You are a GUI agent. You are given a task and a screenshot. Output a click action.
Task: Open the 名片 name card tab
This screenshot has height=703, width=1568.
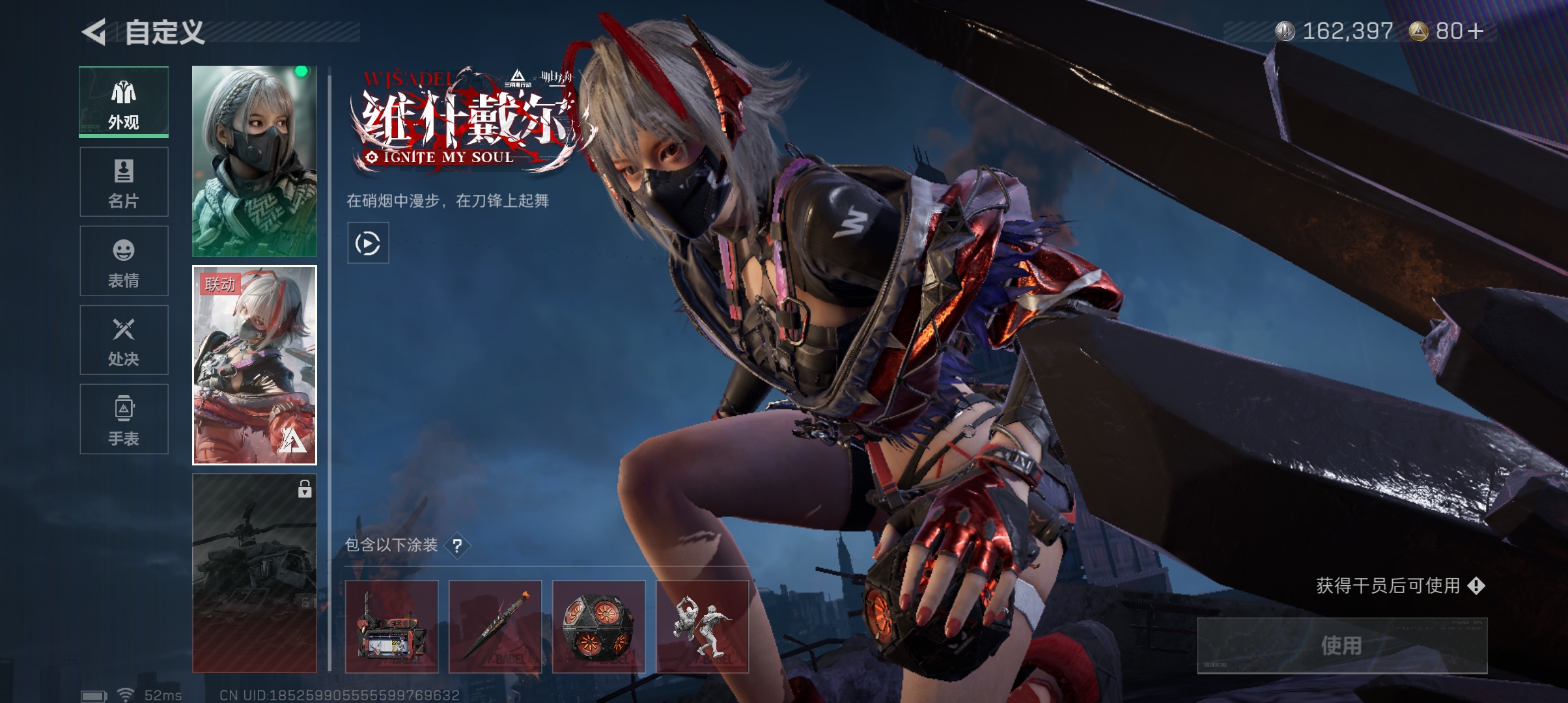point(124,182)
